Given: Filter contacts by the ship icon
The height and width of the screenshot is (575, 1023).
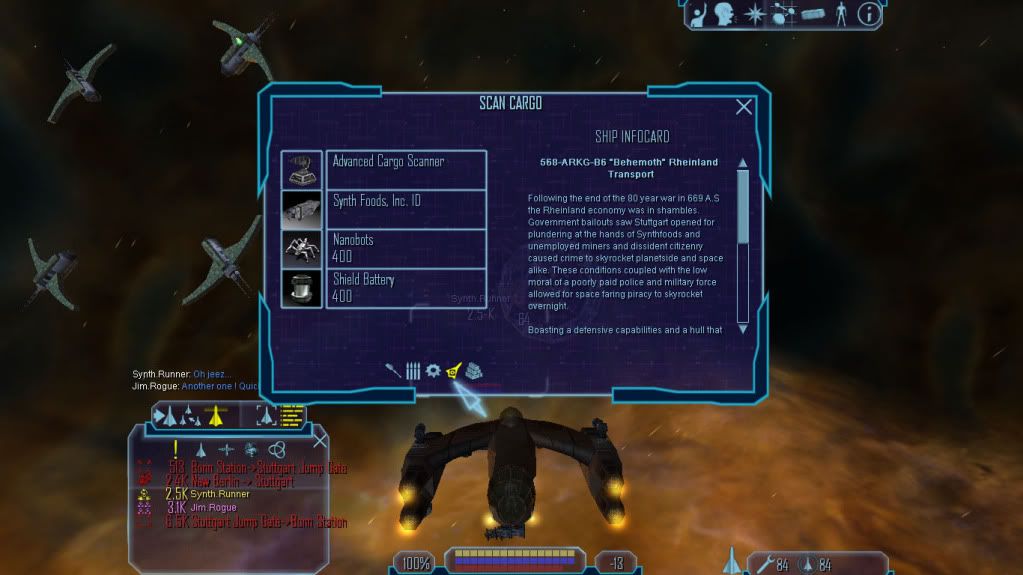Looking at the screenshot, I should tap(201, 449).
